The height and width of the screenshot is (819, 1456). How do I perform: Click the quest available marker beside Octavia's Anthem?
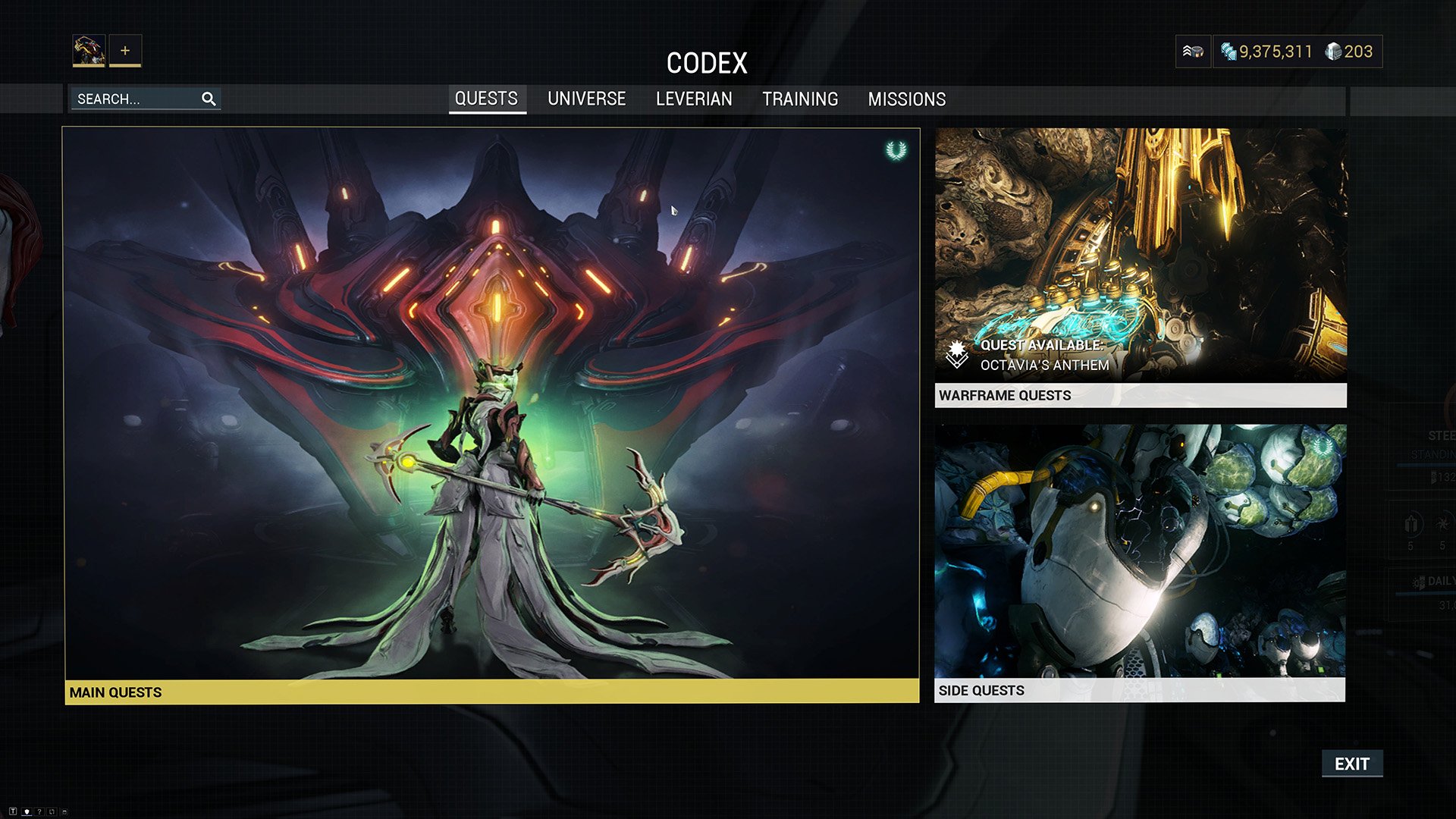coord(957,354)
